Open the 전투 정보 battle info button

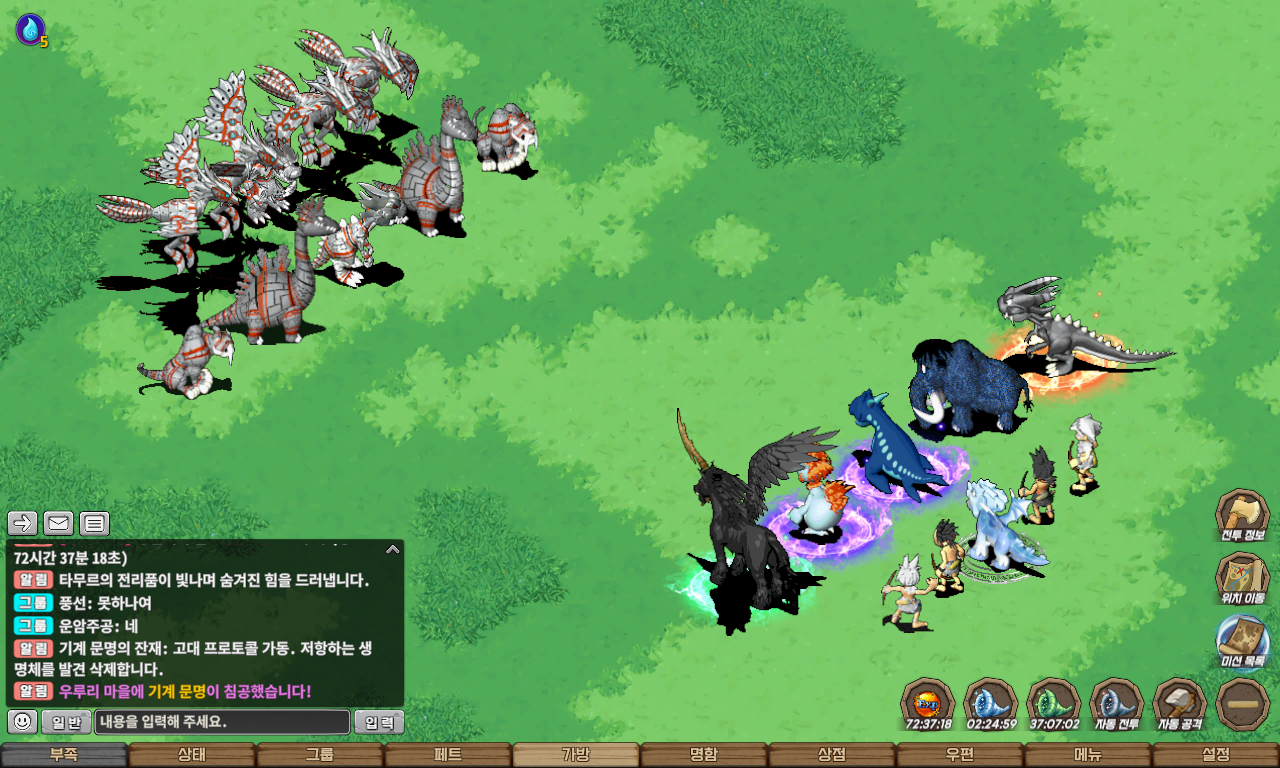pos(1242,515)
